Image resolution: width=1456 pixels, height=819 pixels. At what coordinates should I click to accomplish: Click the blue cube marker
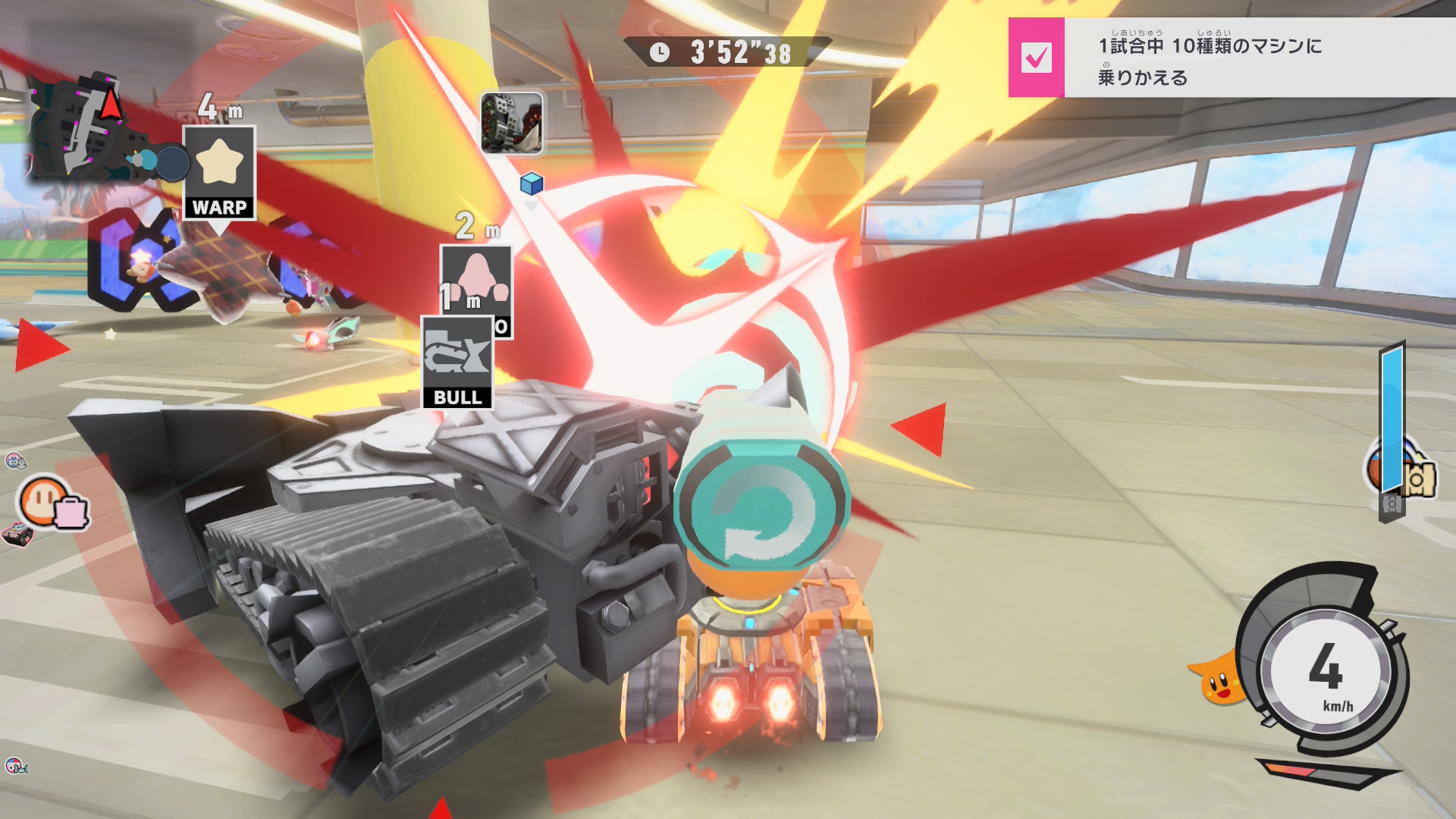tap(532, 184)
